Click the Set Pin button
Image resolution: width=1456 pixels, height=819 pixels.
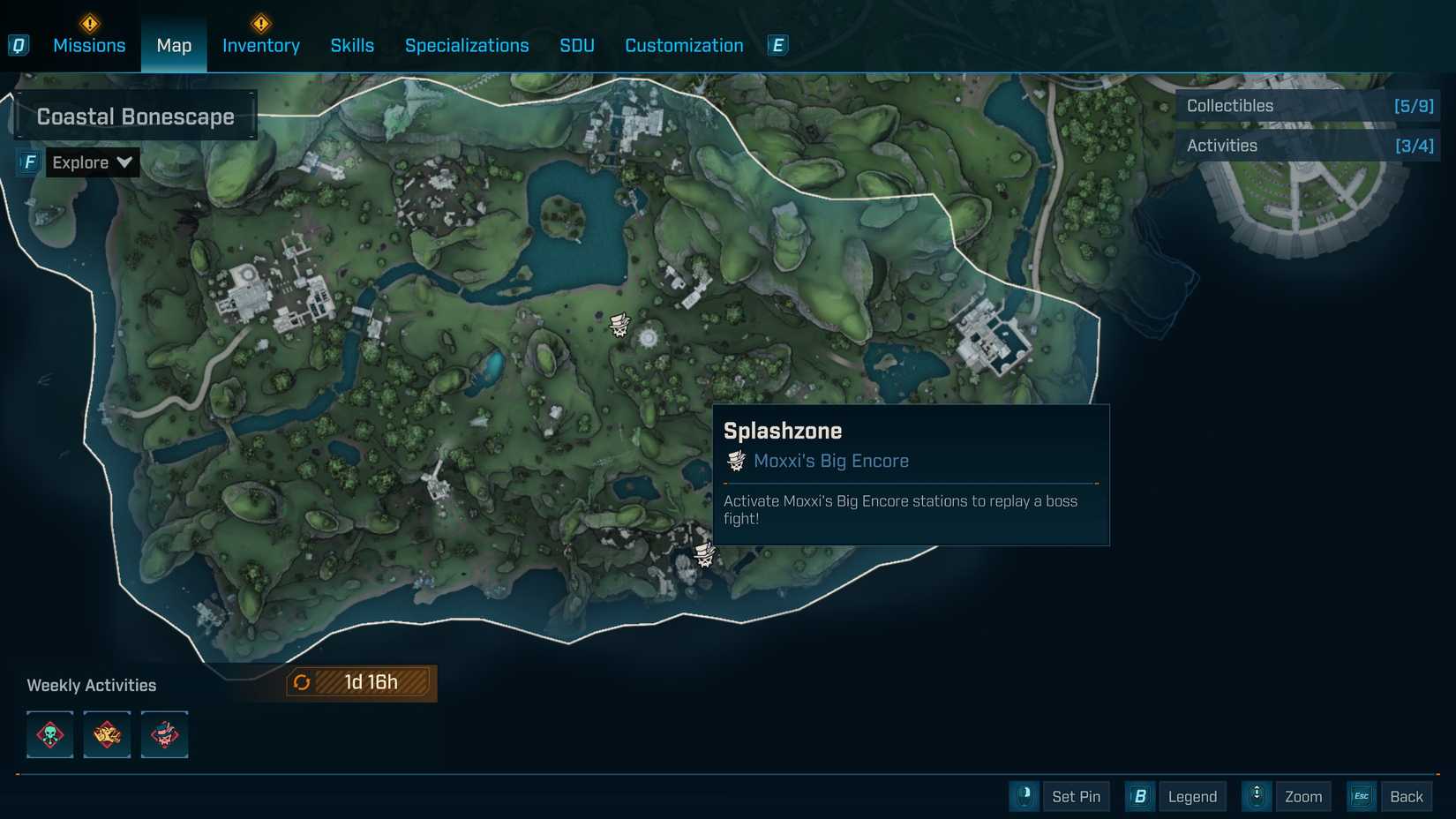tap(1076, 796)
